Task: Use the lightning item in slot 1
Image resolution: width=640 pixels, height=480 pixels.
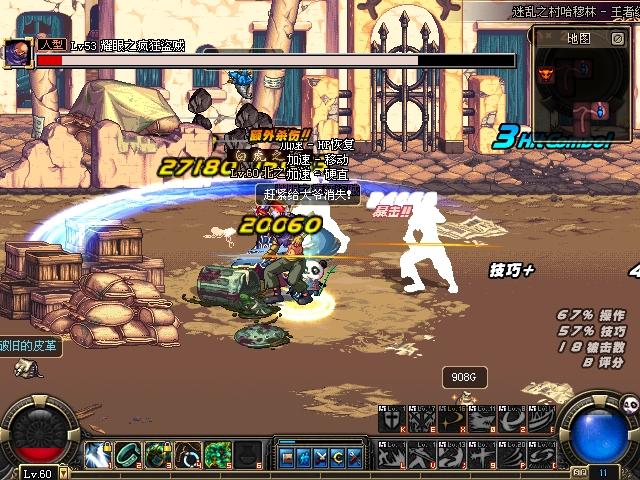Action: click(97, 455)
